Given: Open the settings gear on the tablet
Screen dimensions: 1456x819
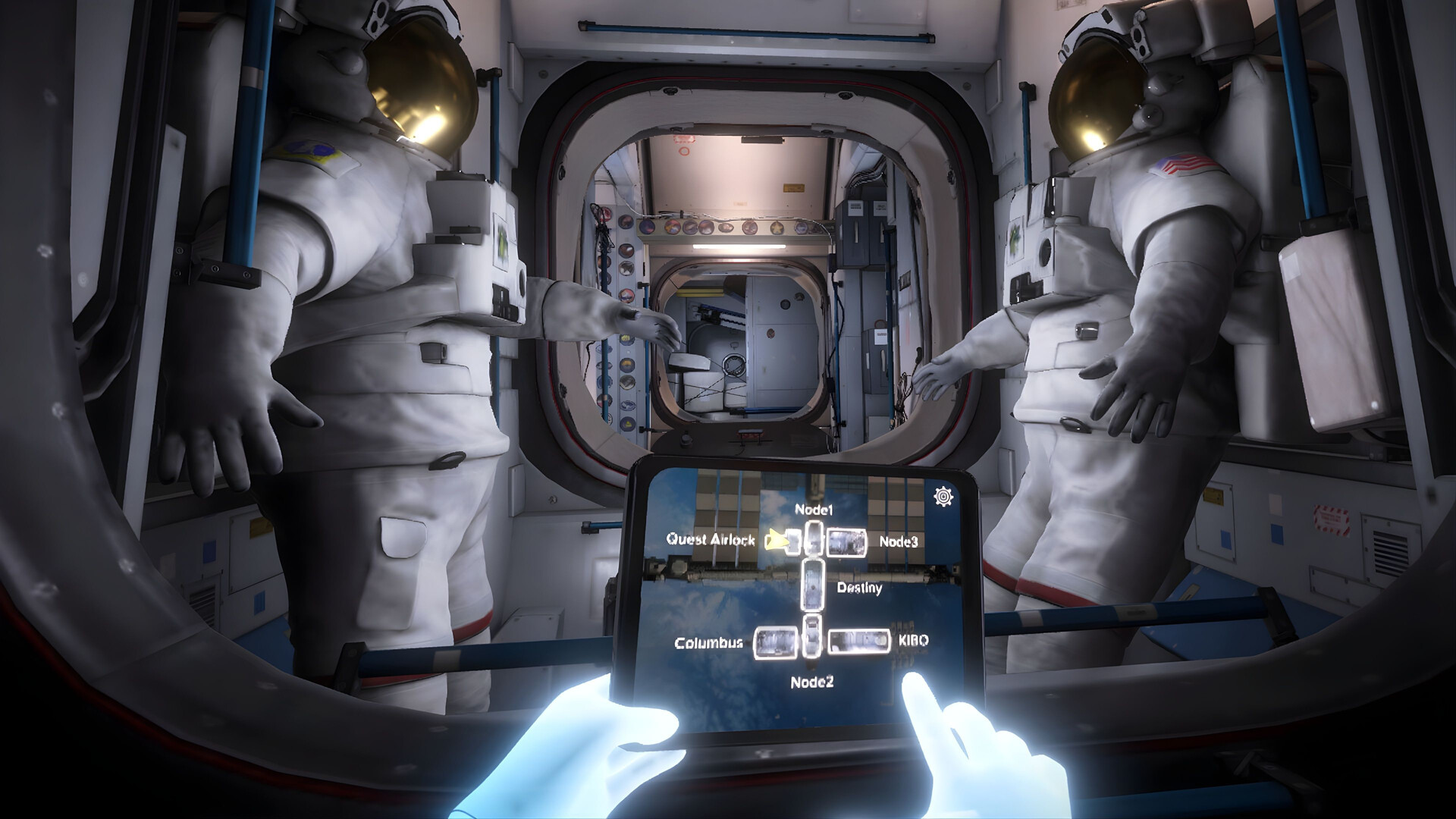Looking at the screenshot, I should coord(943,496).
